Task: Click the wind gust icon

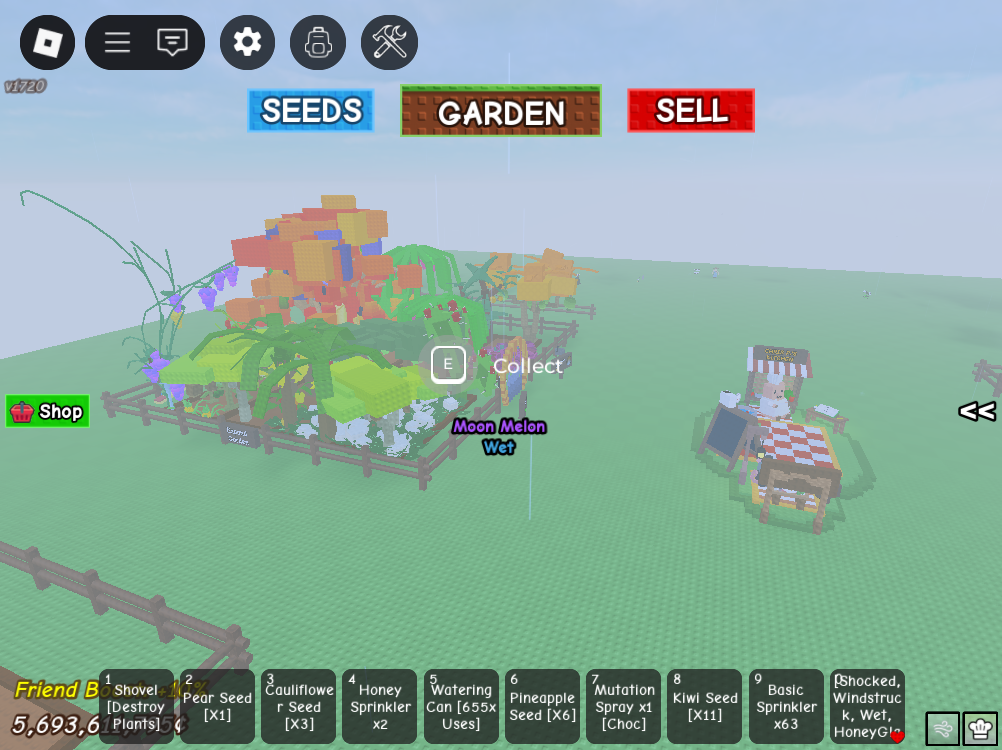Action: [942, 729]
